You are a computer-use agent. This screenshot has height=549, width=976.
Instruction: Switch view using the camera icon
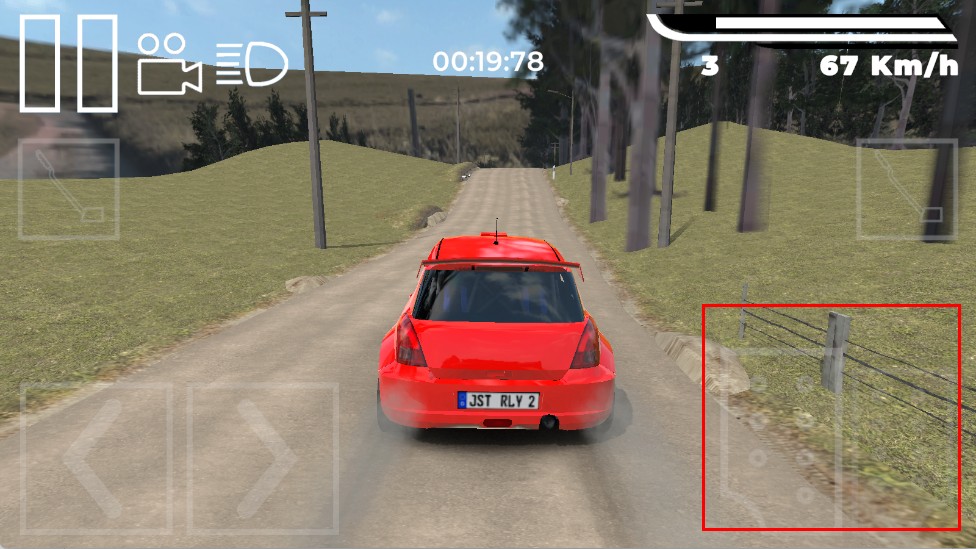tap(168, 63)
